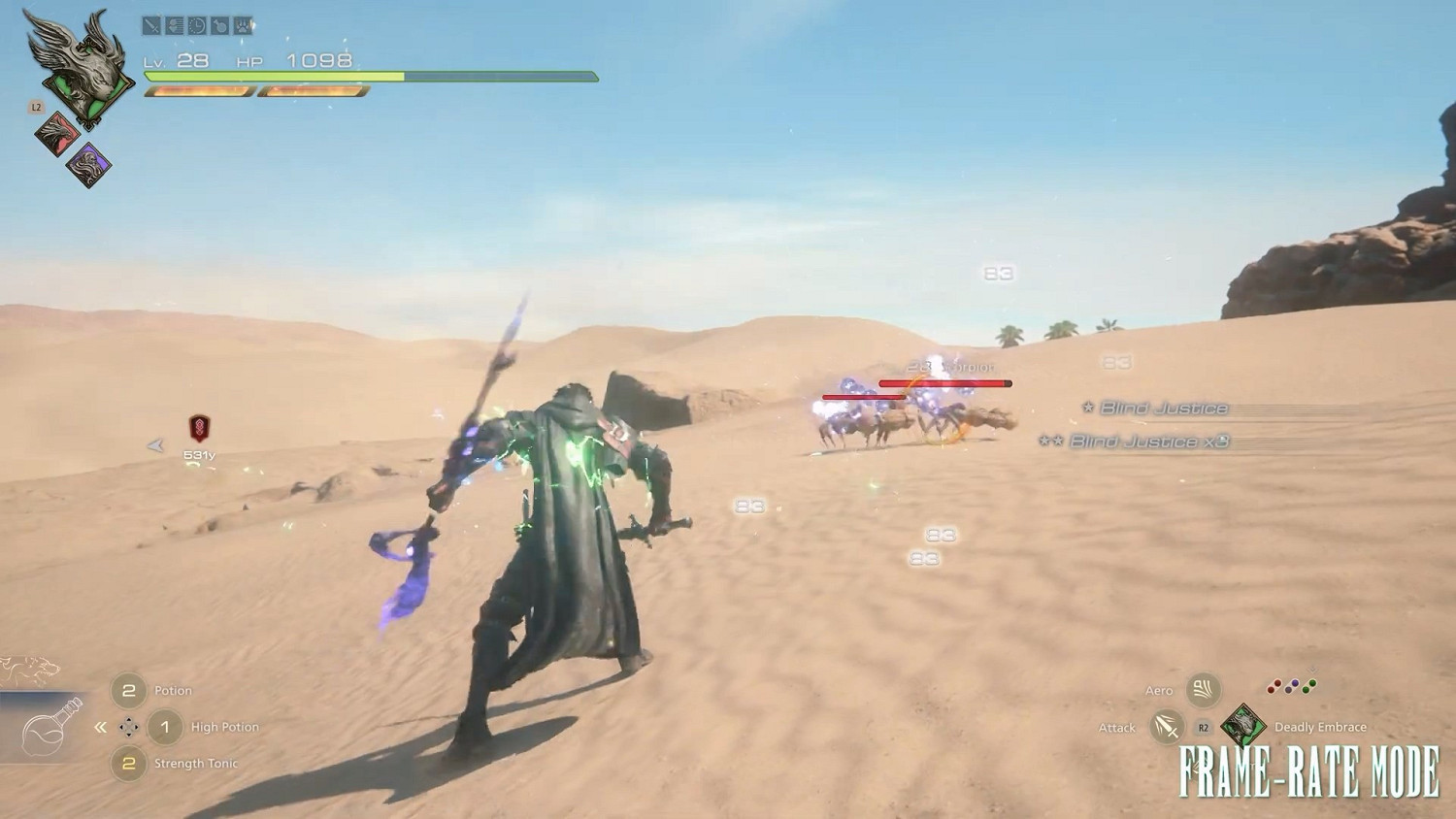
Task: Toggle the Strength Tonic item slot
Action: click(x=129, y=764)
